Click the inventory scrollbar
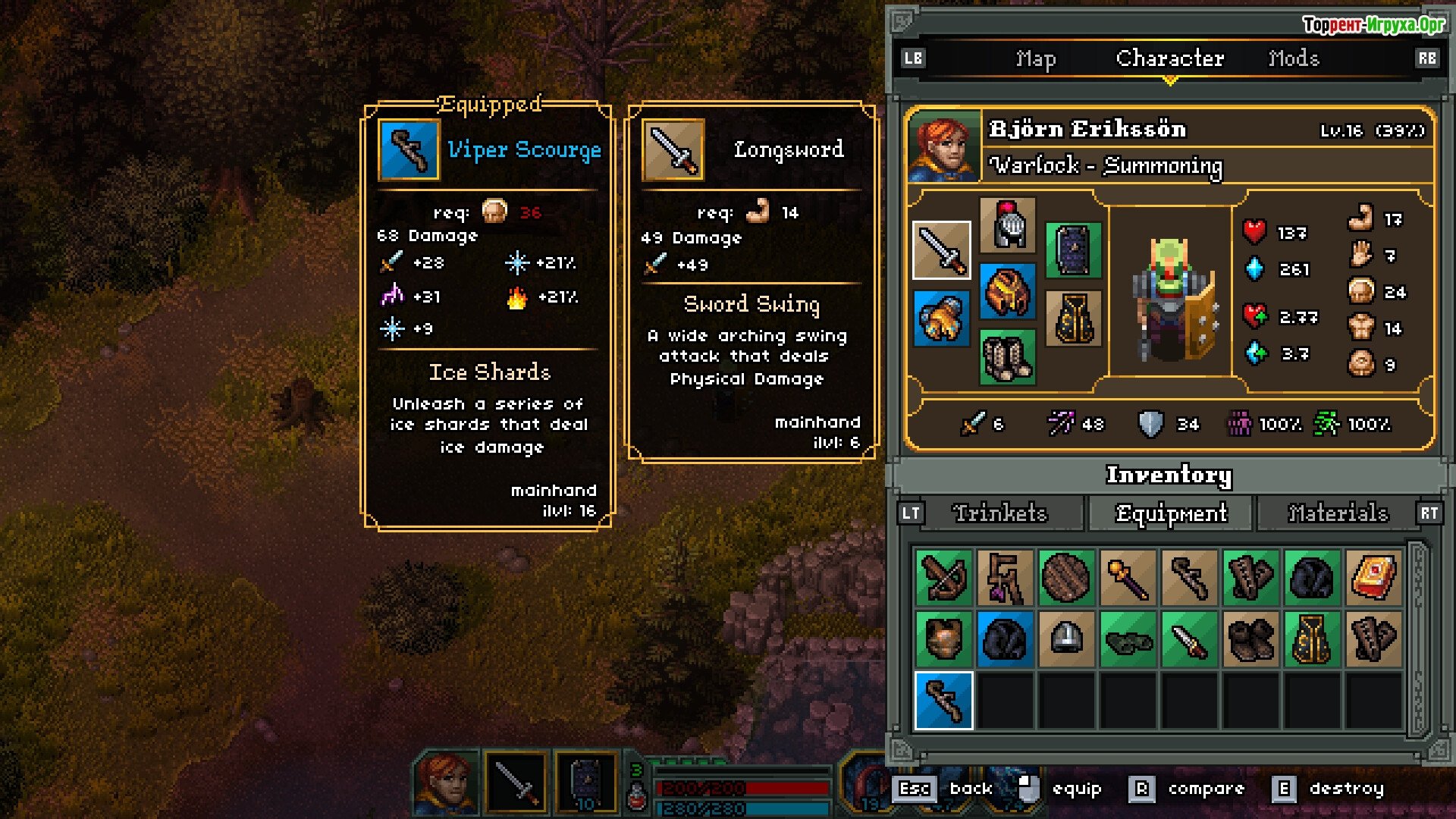1456x819 pixels. pos(1418,639)
